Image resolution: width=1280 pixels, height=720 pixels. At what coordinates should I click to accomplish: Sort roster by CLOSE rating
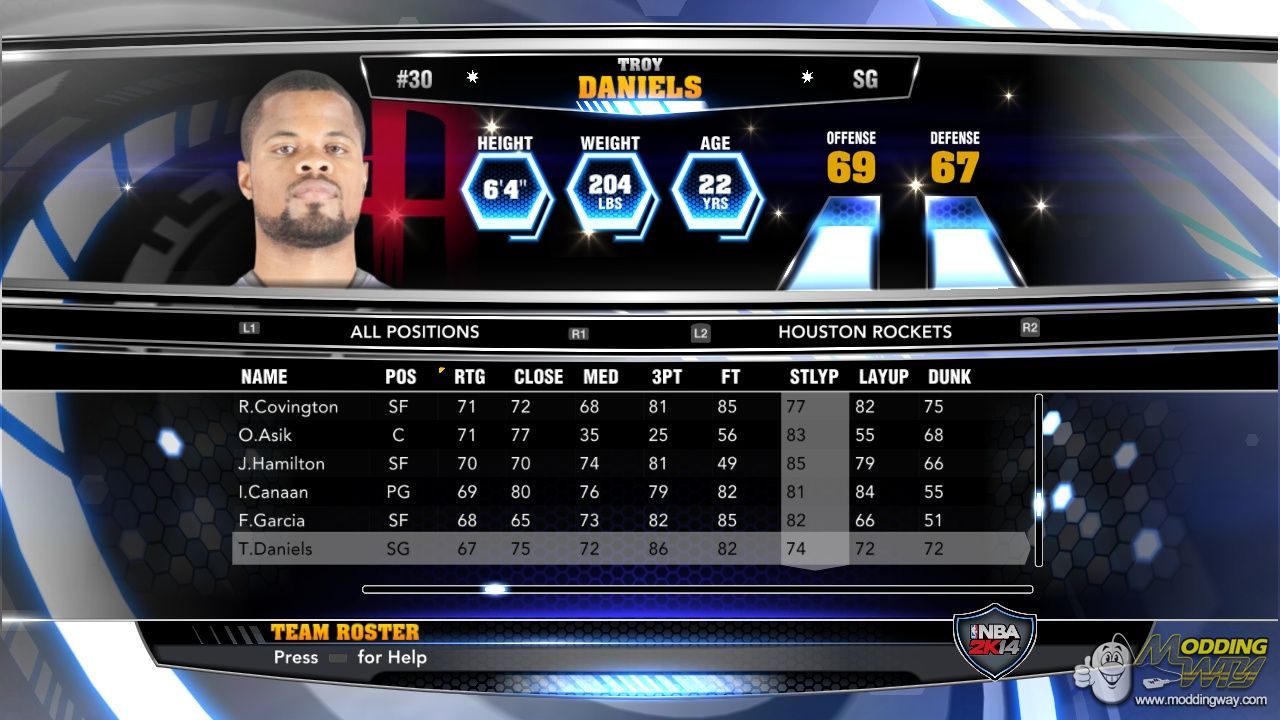538,377
